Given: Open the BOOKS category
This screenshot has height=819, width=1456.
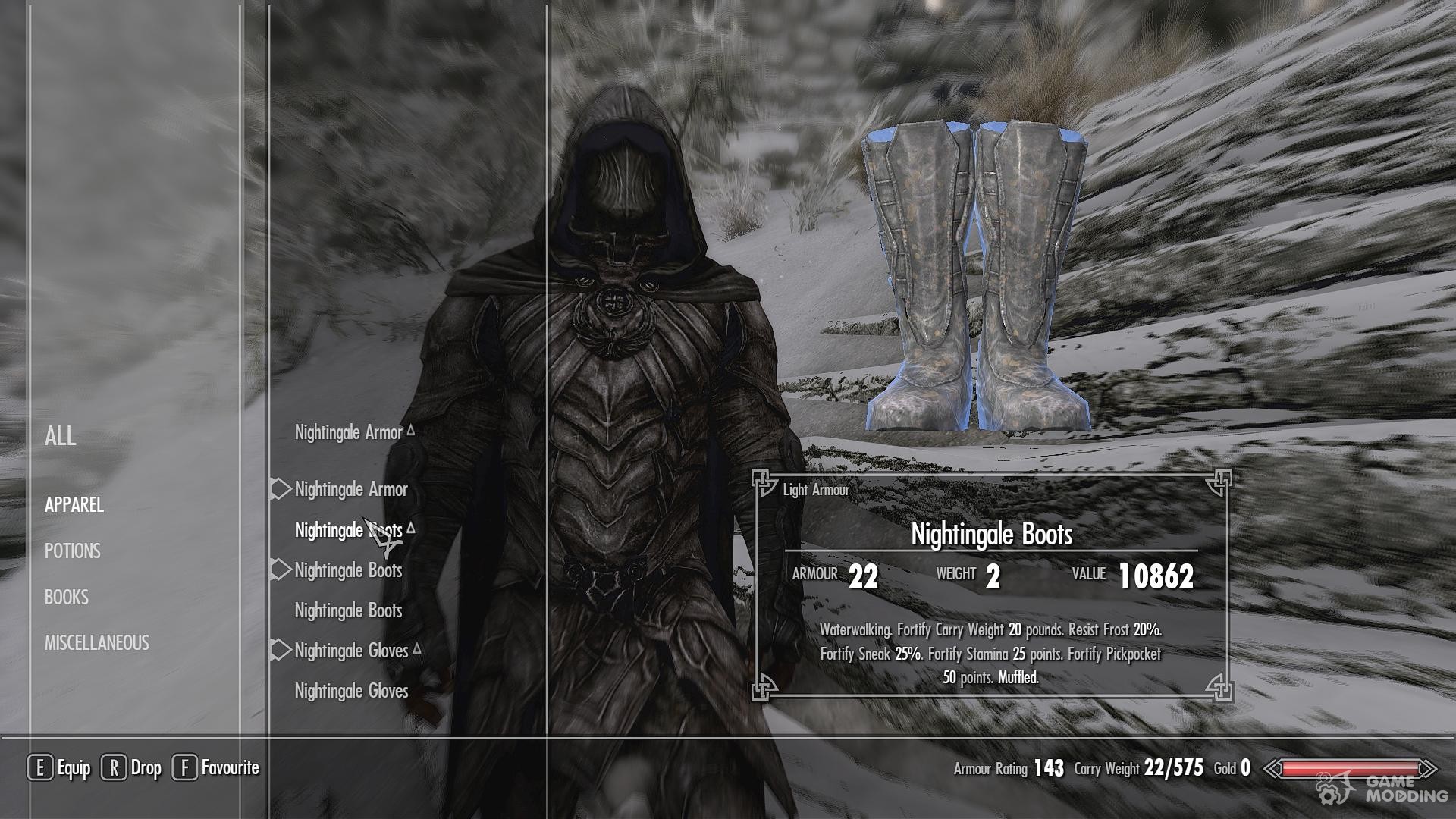Looking at the screenshot, I should coord(67,598).
